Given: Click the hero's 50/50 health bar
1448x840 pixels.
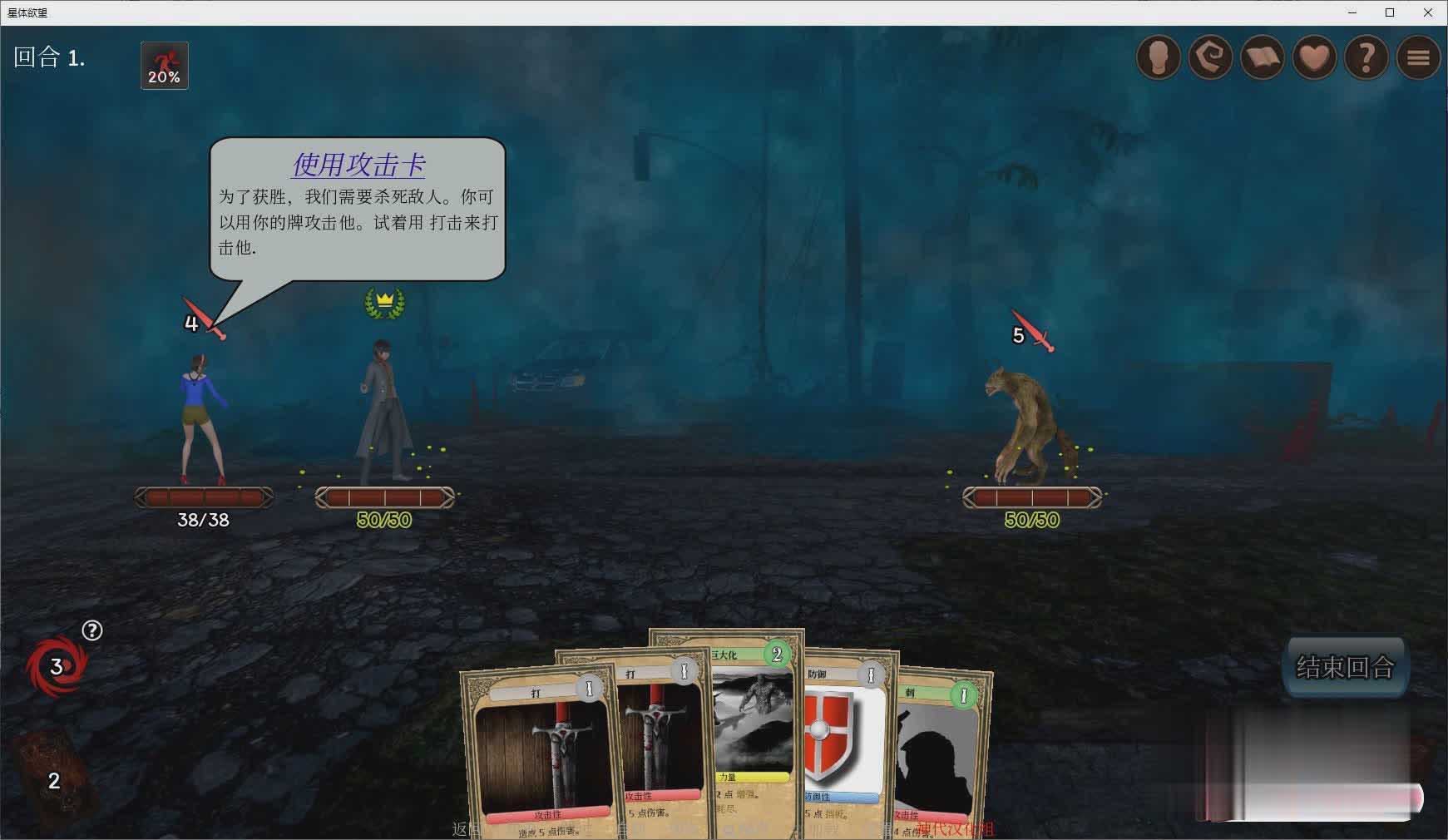Looking at the screenshot, I should (x=383, y=499).
